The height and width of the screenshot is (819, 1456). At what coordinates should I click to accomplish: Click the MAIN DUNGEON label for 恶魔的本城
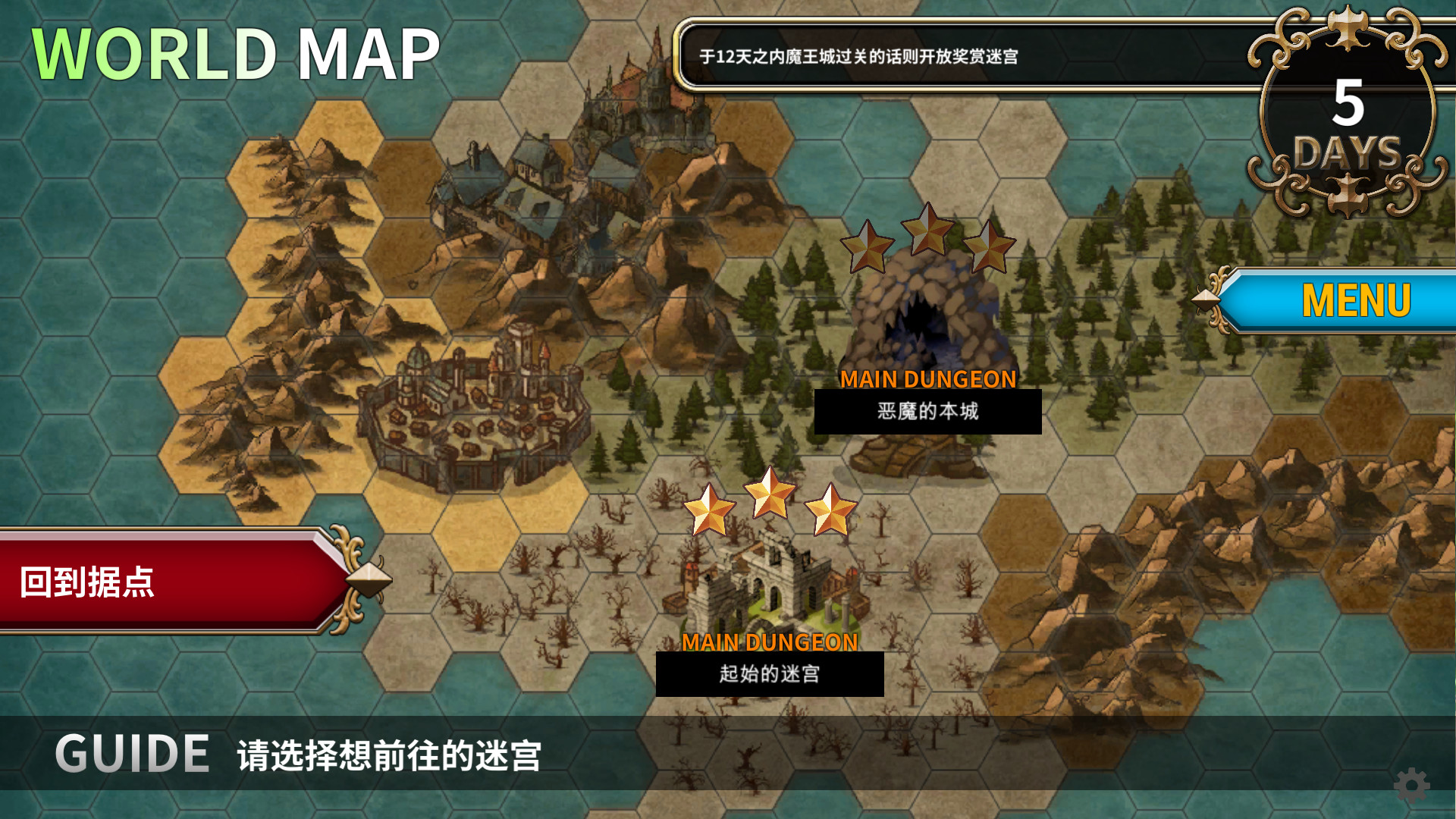[x=929, y=380]
